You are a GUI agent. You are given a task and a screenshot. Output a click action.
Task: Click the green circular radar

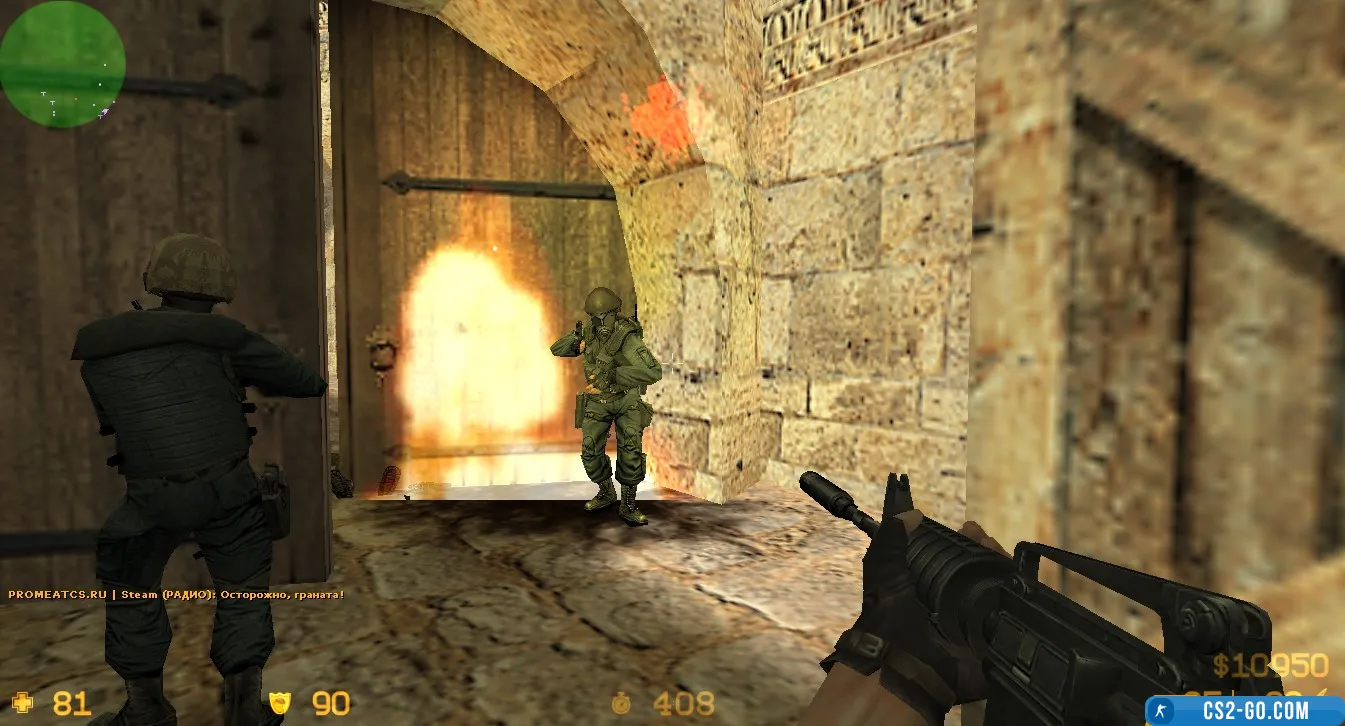pos(62,64)
